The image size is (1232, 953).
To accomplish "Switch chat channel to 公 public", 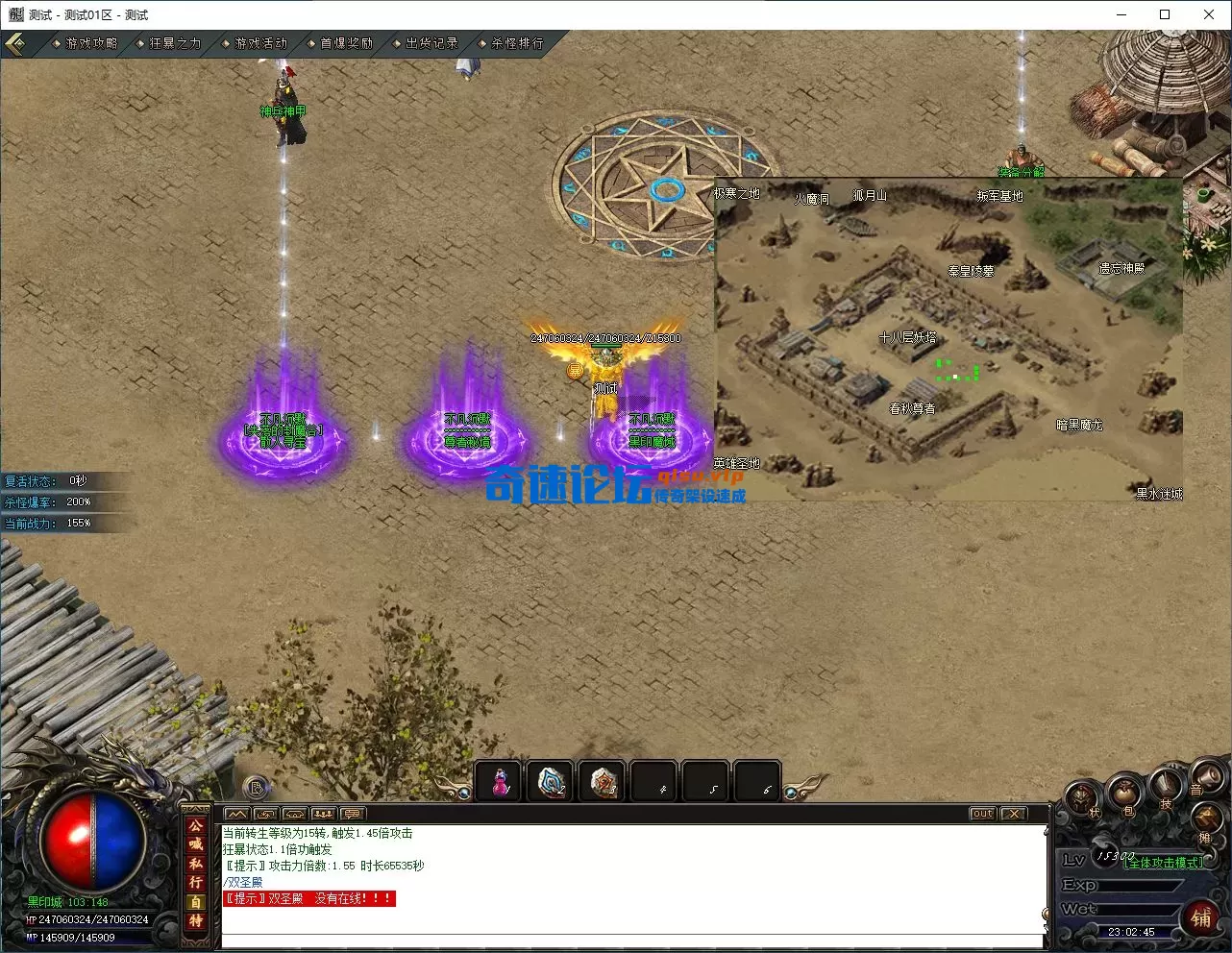I will click(196, 825).
